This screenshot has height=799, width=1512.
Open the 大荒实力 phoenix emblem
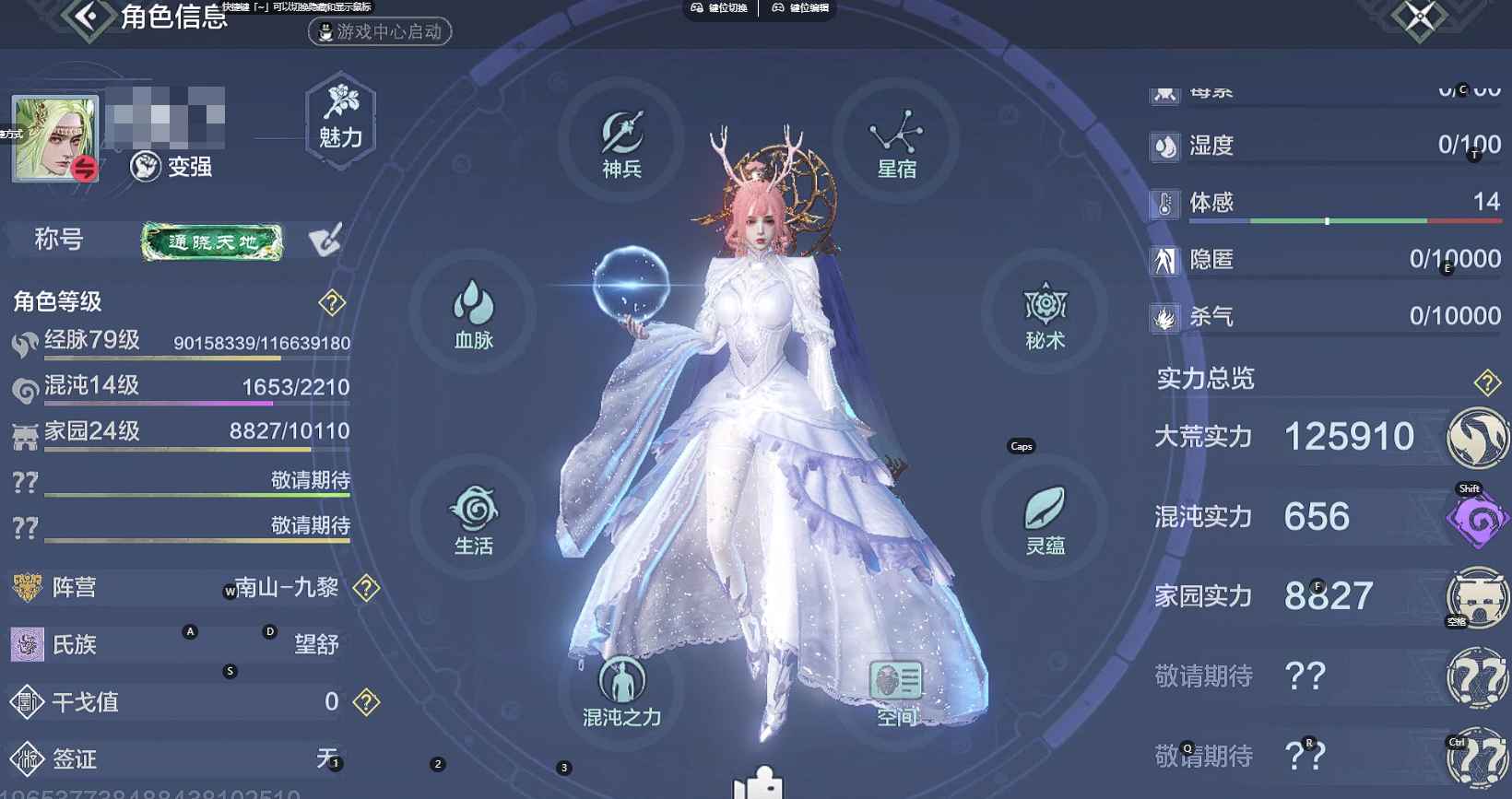pyautogui.click(x=1477, y=438)
